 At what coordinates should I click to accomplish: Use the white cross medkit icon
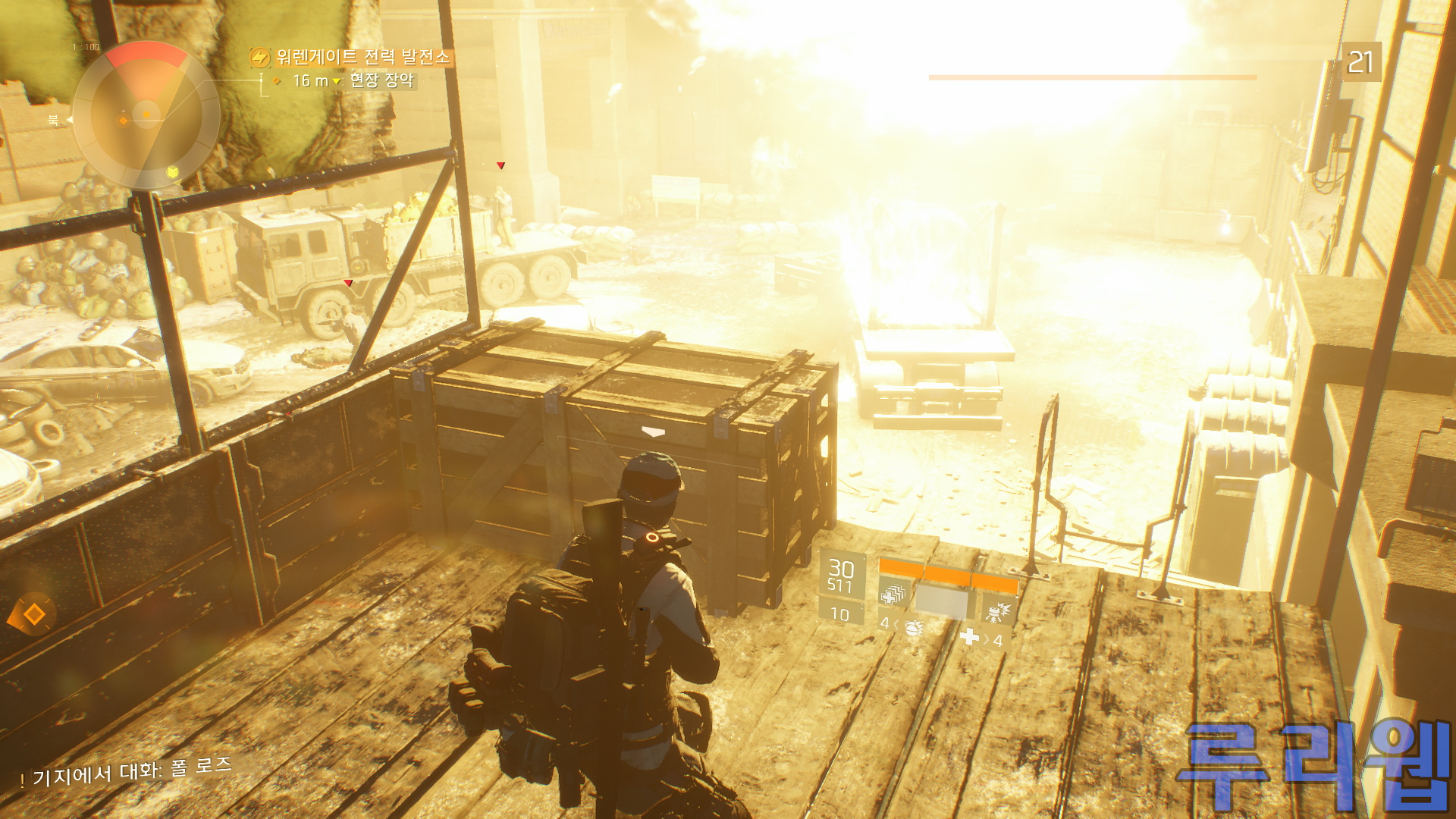[970, 637]
